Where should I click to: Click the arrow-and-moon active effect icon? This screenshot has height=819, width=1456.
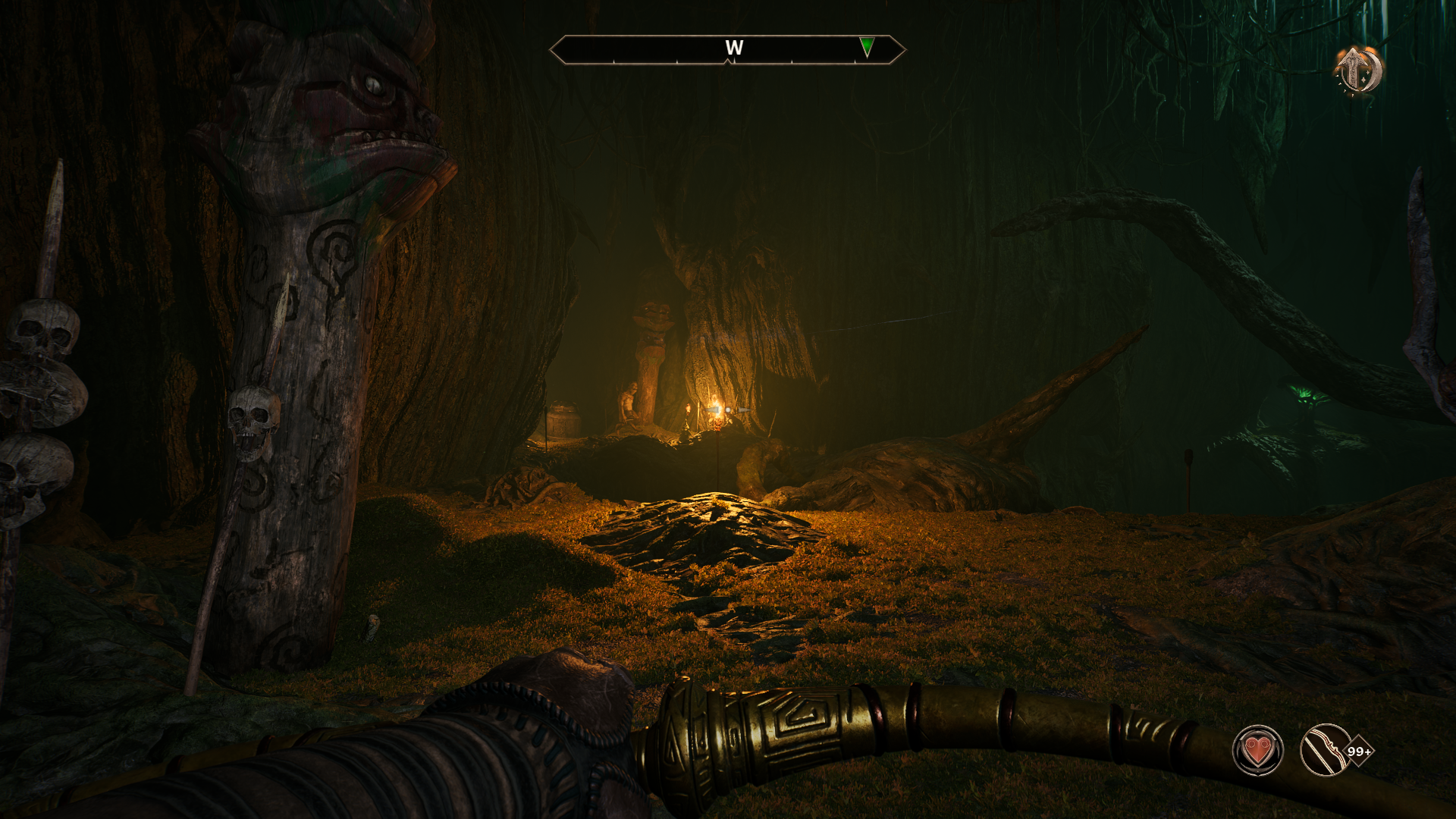click(x=1358, y=72)
